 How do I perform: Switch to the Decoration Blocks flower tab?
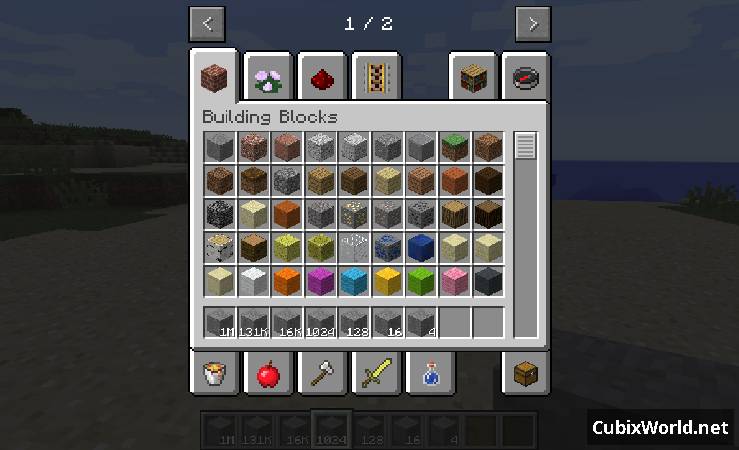click(x=267, y=78)
